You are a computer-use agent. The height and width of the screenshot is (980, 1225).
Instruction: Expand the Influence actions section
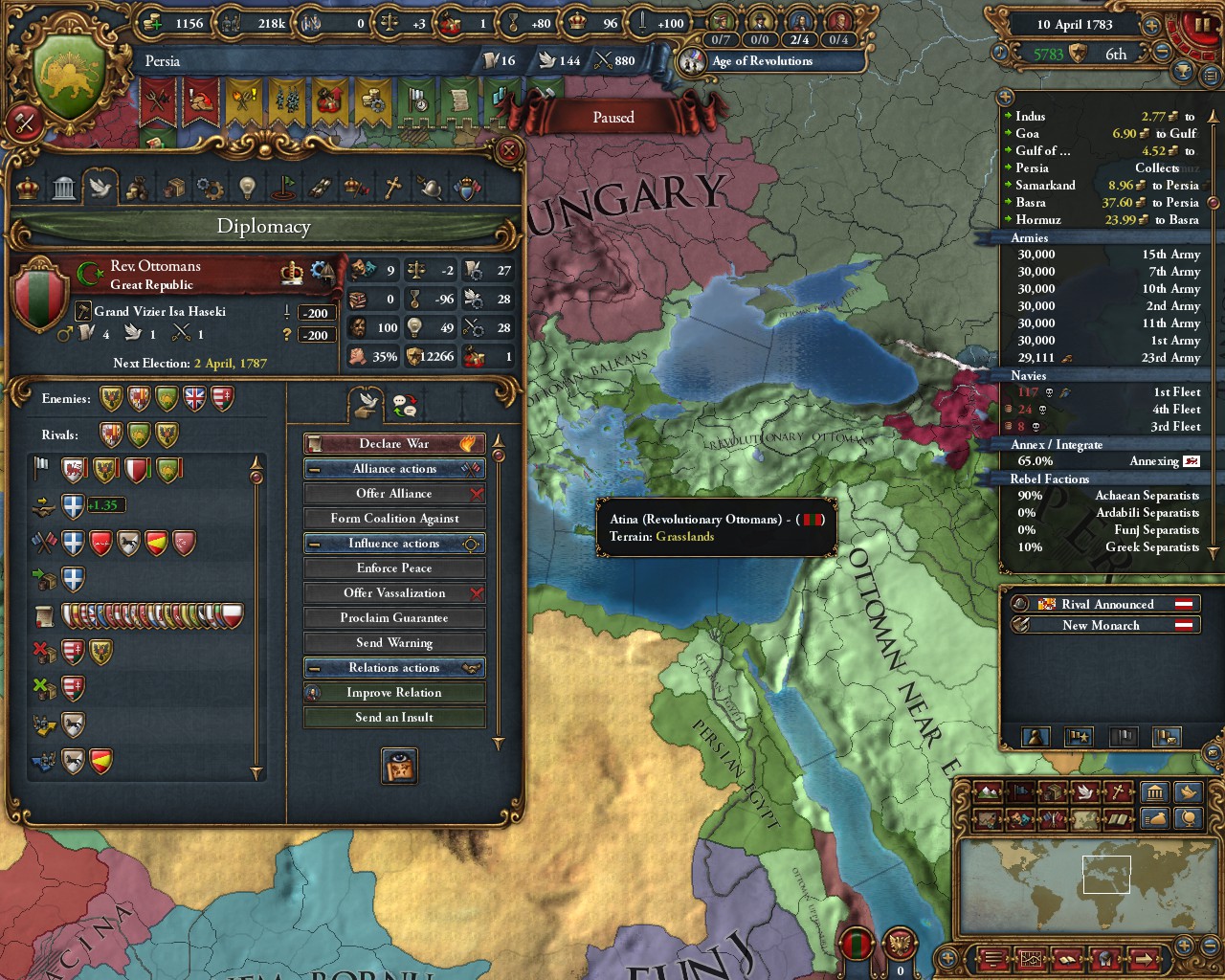(394, 543)
